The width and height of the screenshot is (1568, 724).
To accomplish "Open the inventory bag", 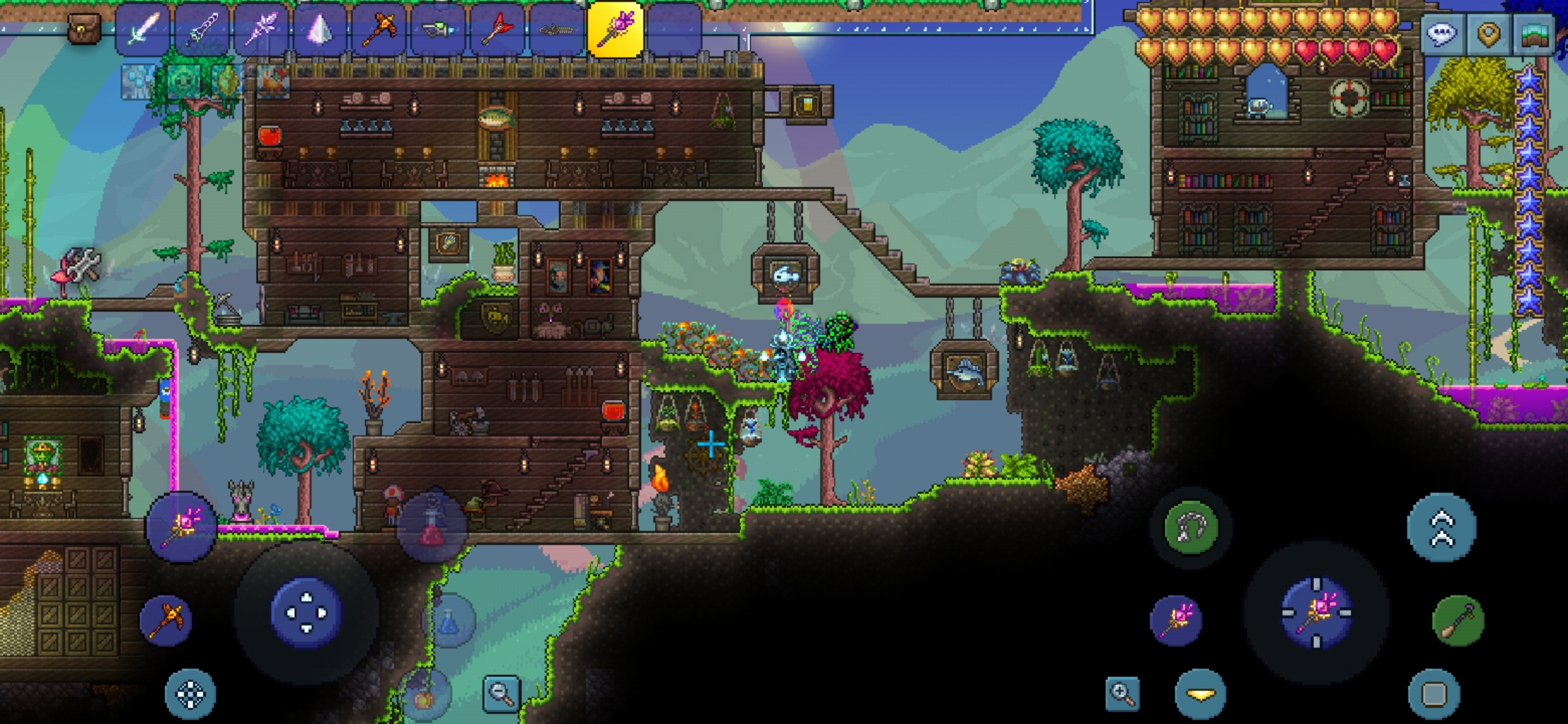I will click(x=84, y=29).
